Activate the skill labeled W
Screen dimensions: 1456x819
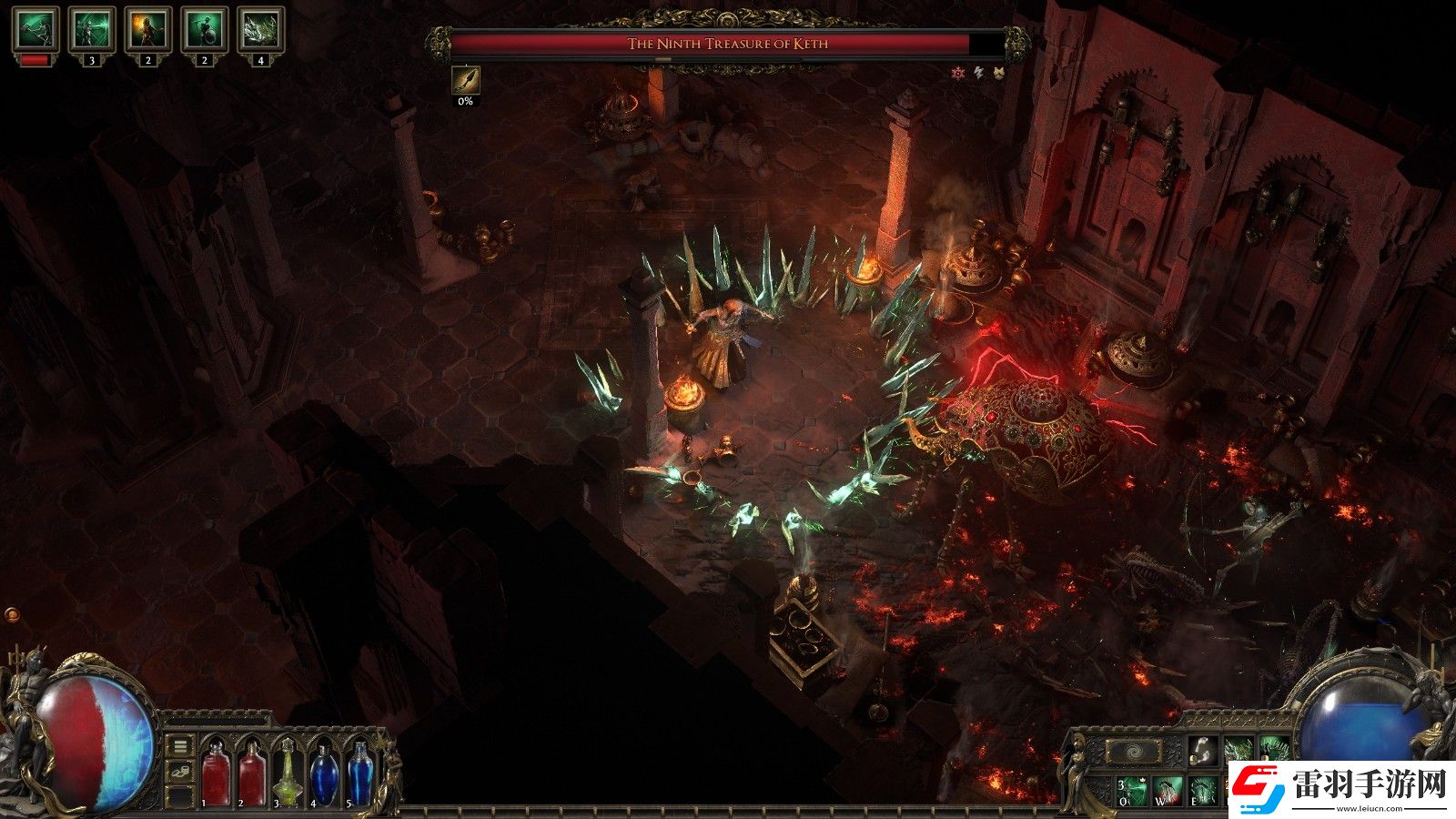coord(1168,790)
